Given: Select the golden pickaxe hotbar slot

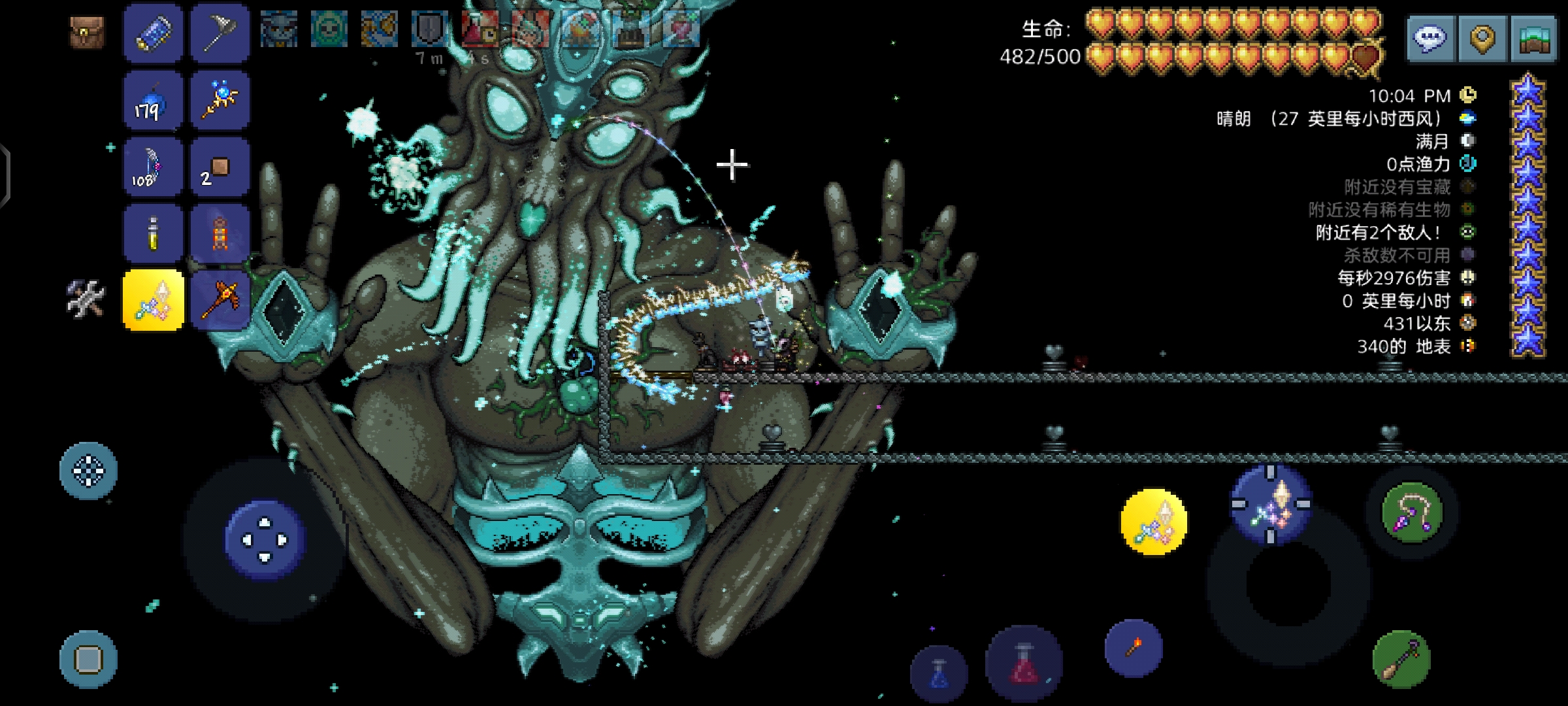Looking at the screenshot, I should pyautogui.click(x=220, y=301).
